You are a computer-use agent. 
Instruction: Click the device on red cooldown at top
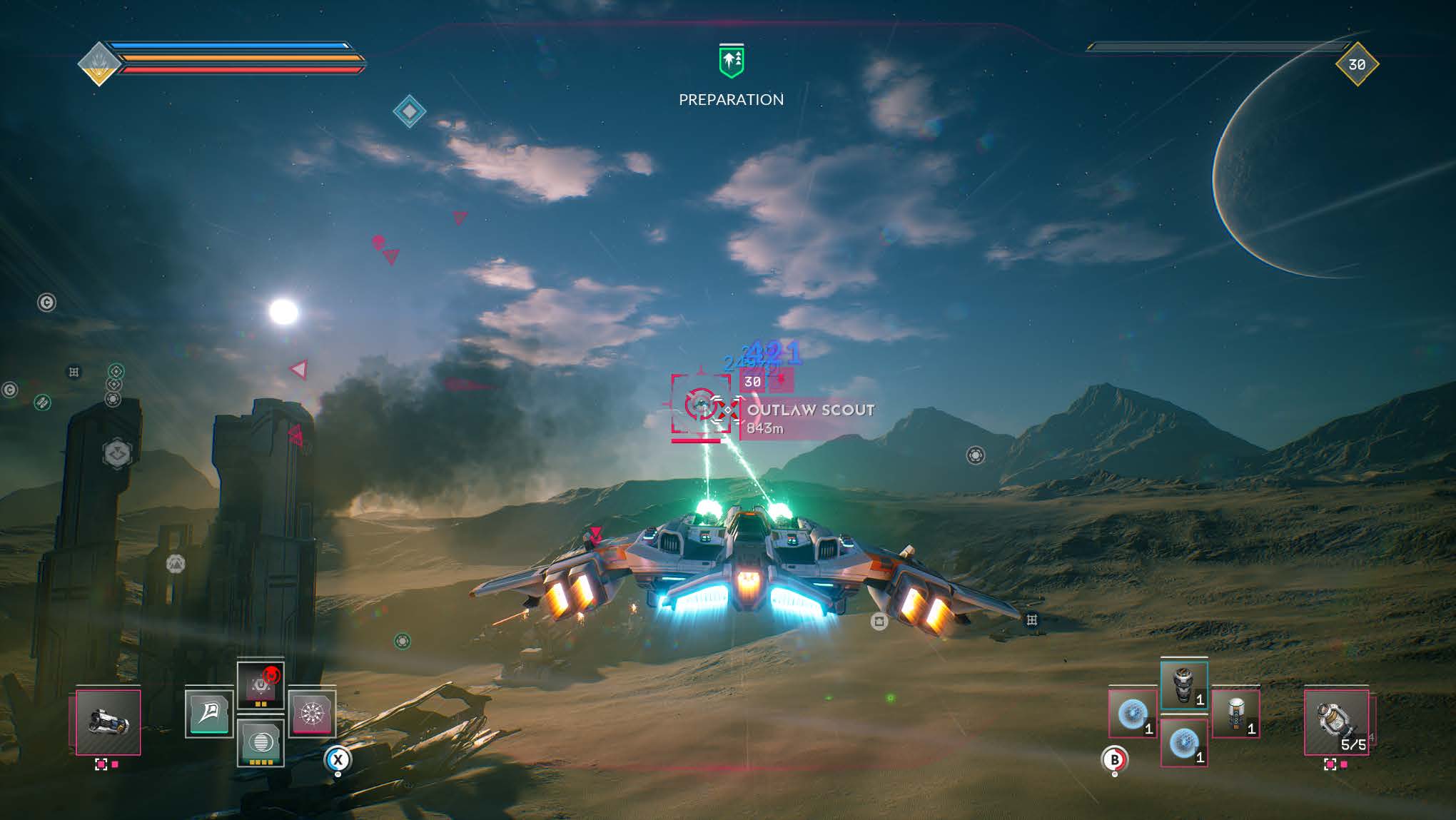click(261, 687)
